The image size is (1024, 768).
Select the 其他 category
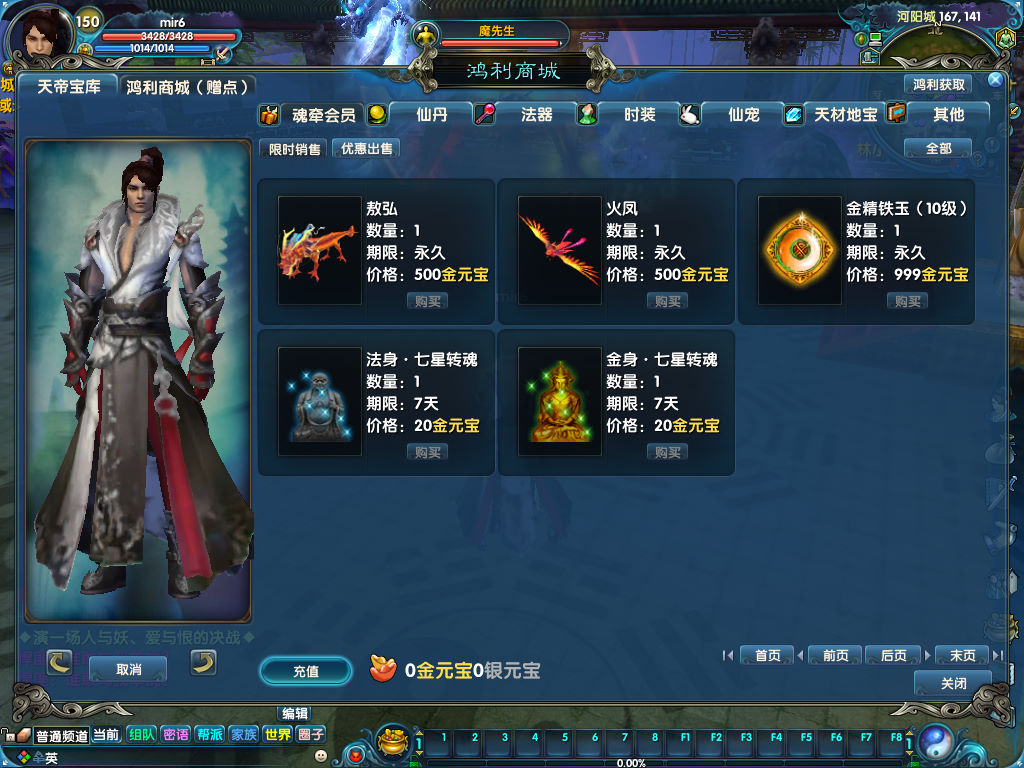click(948, 115)
